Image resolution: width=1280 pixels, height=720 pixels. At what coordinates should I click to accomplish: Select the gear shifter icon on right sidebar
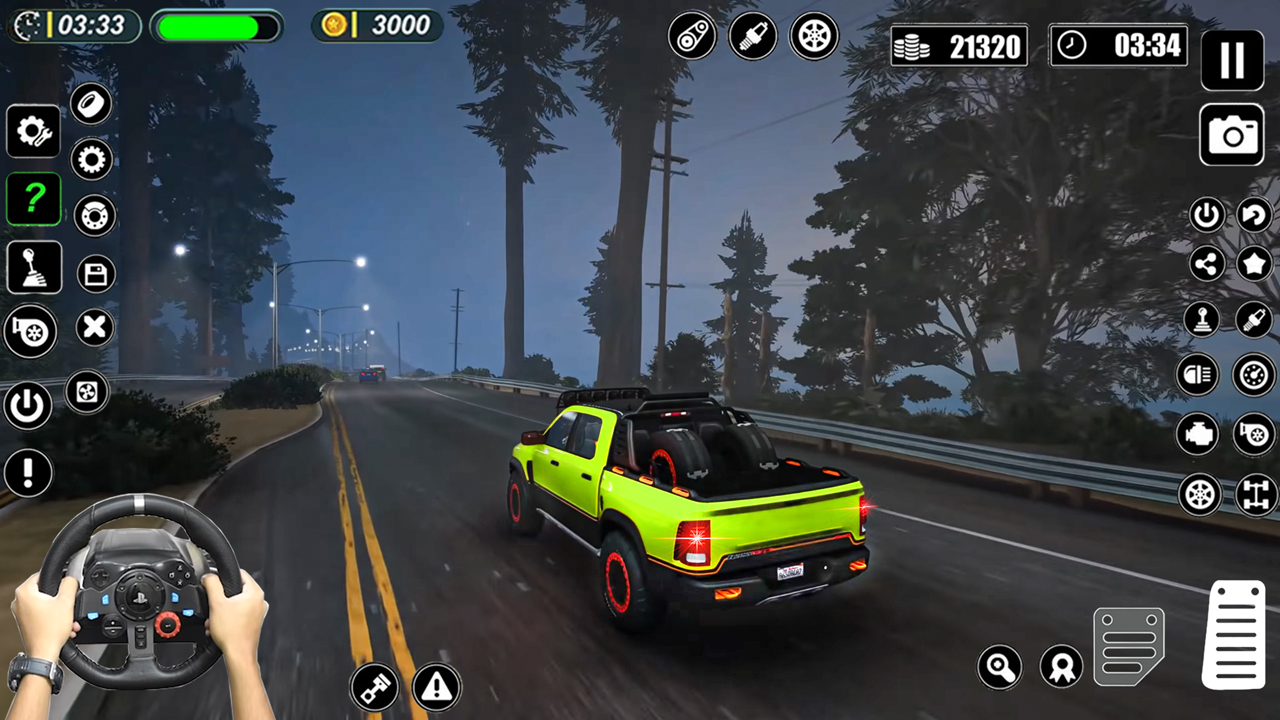pos(1201,318)
